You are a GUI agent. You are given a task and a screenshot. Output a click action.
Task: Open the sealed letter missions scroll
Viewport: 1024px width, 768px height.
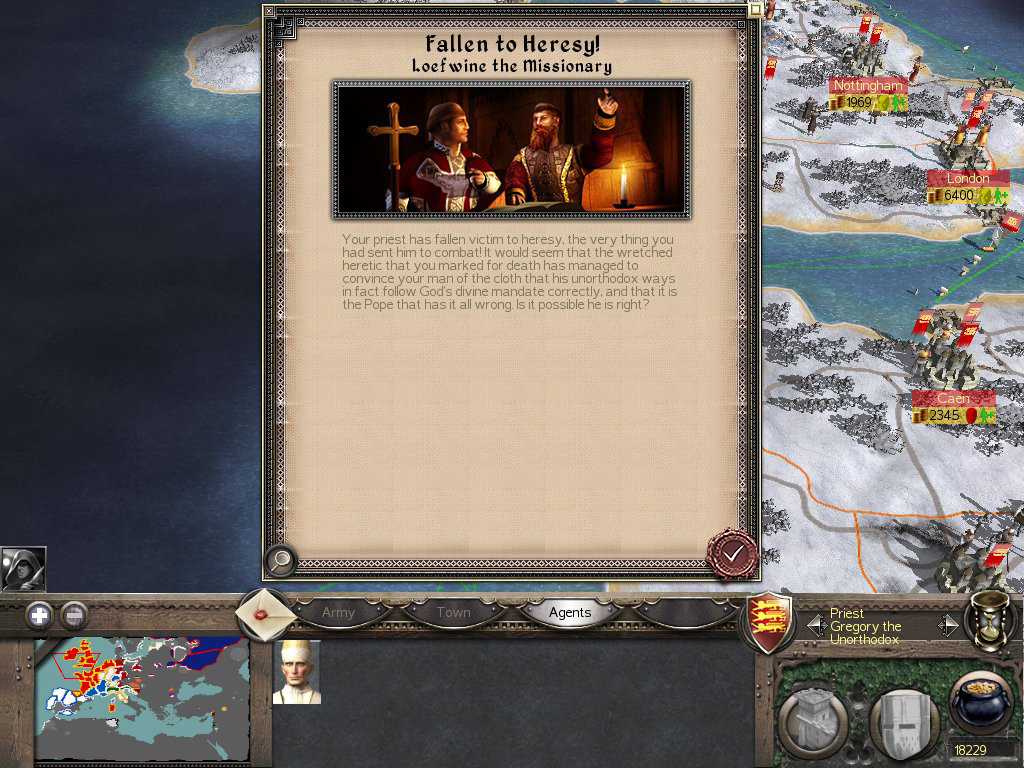pos(262,612)
